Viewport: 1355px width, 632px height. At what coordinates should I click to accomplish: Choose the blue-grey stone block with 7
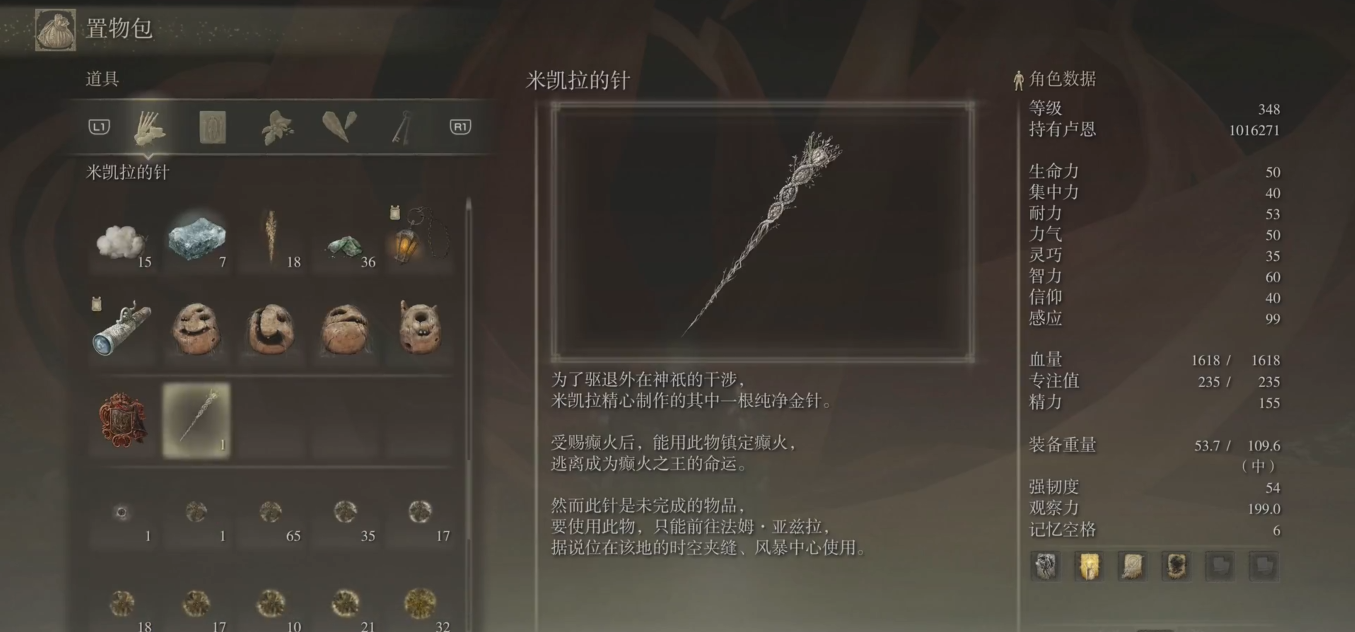tap(196, 241)
